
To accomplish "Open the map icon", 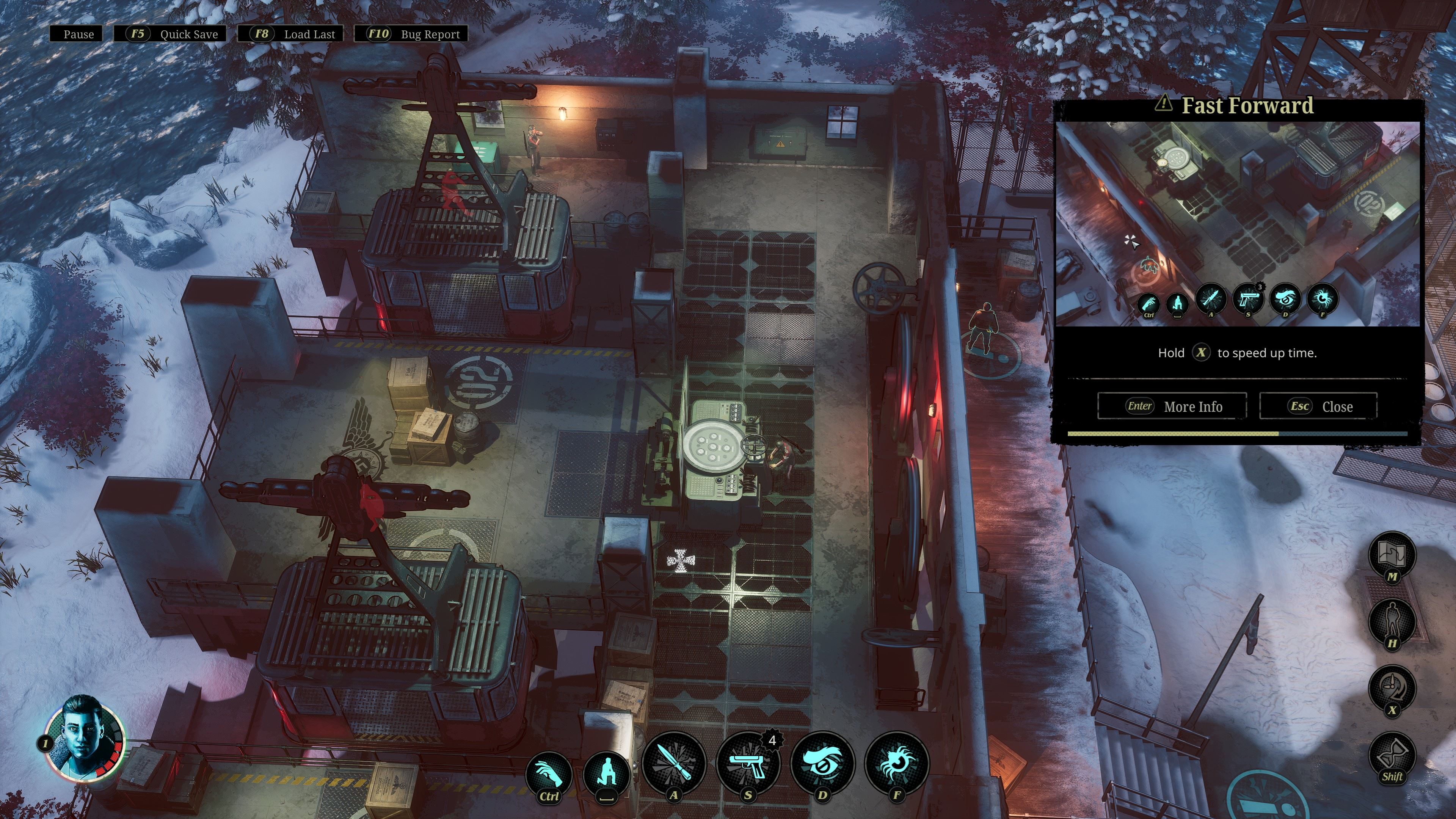I will tap(1392, 555).
